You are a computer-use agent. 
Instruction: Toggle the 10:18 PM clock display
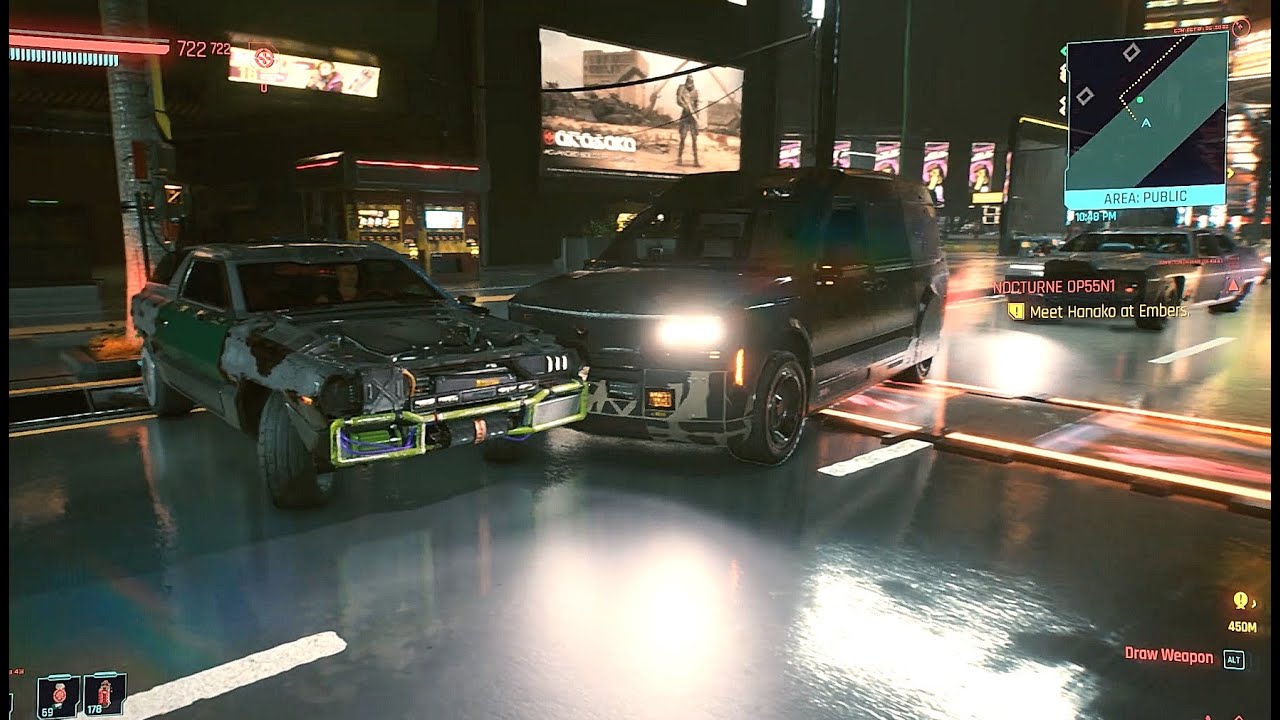tap(1098, 214)
